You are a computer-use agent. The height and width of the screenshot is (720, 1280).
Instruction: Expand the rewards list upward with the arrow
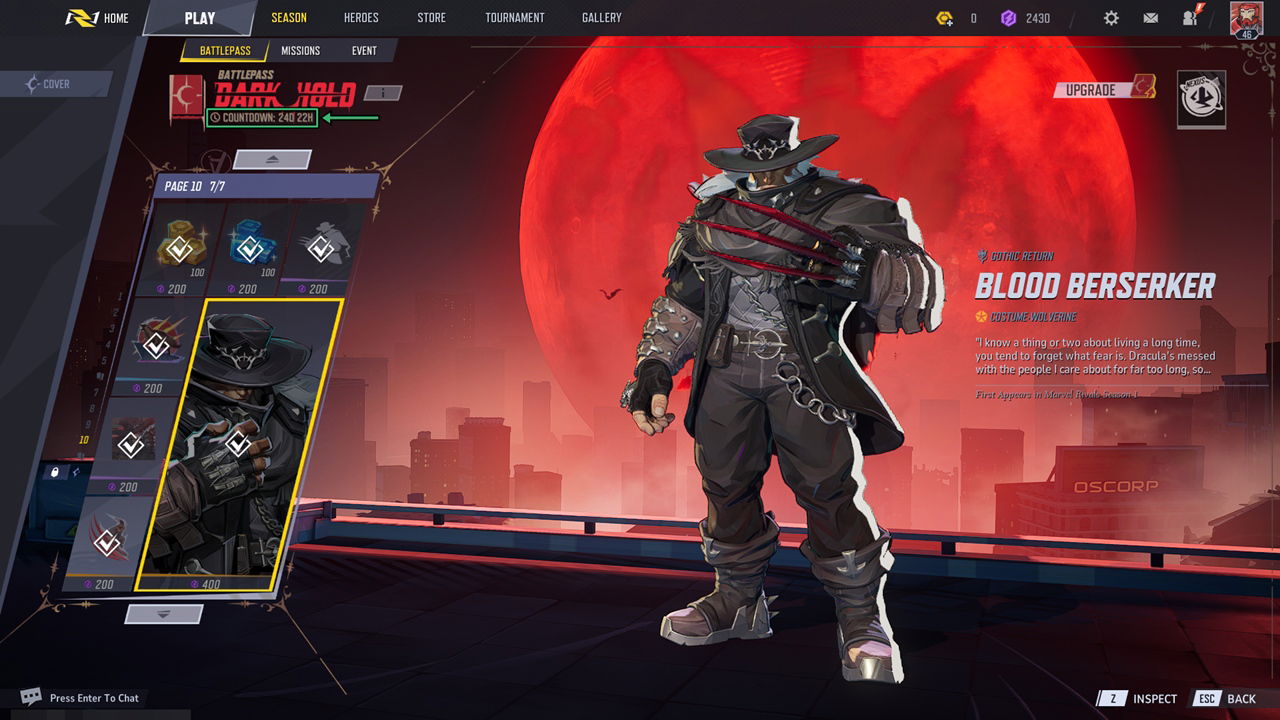click(270, 160)
